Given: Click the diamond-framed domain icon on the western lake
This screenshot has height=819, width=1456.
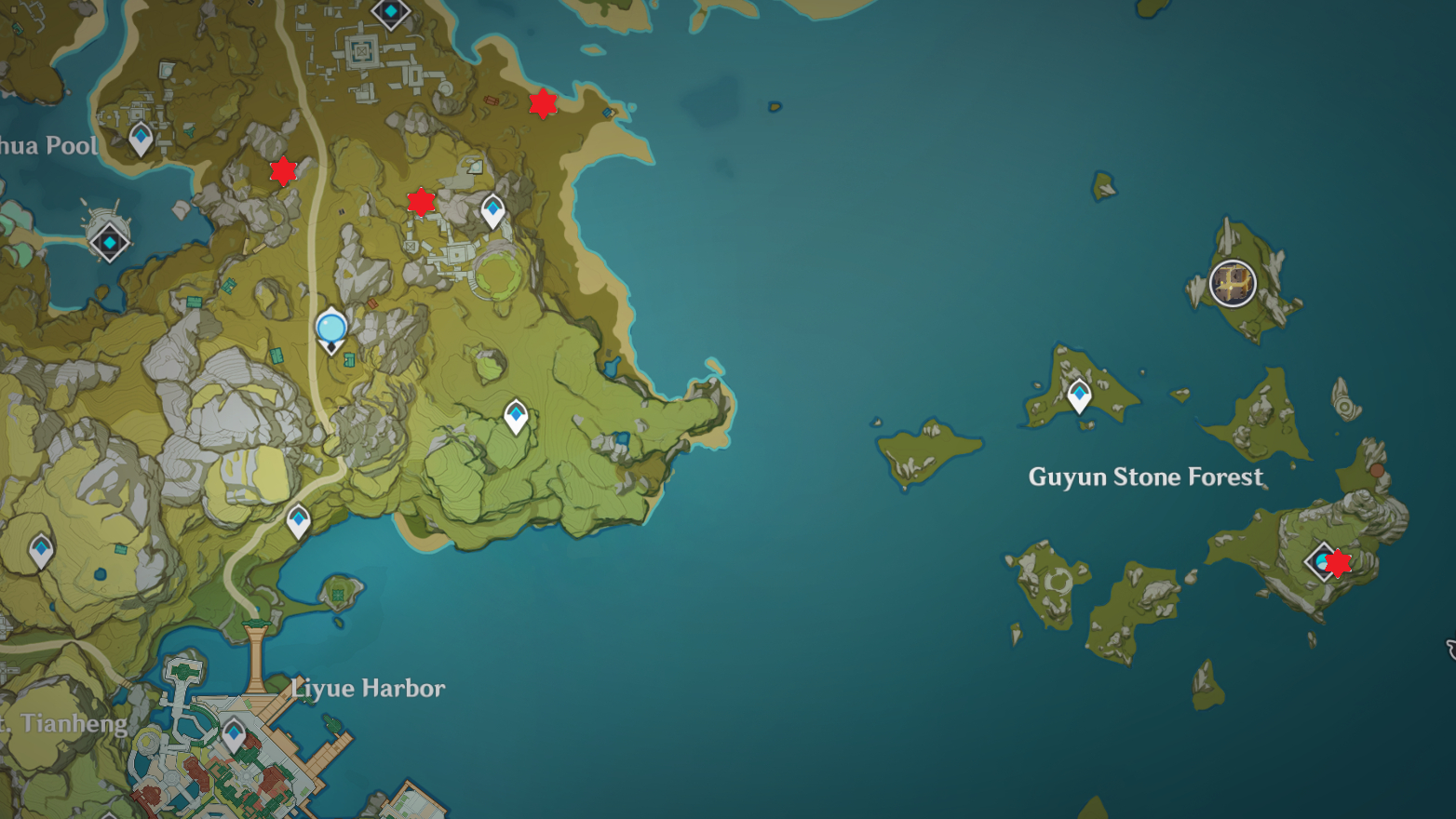Looking at the screenshot, I should [109, 241].
